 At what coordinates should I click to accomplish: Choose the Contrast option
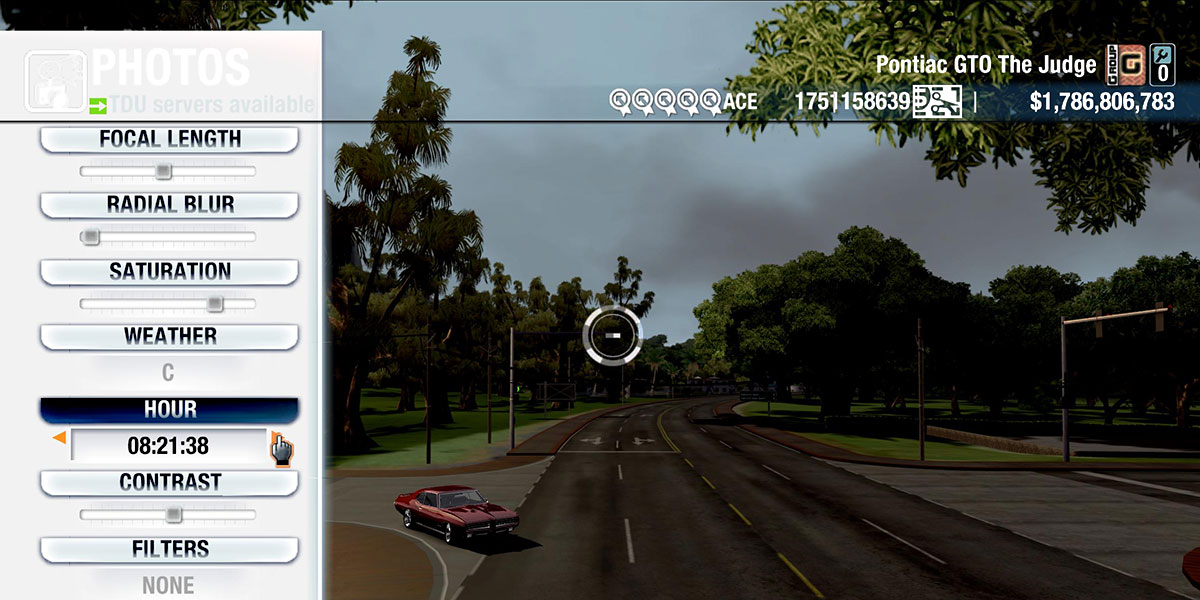point(169,483)
